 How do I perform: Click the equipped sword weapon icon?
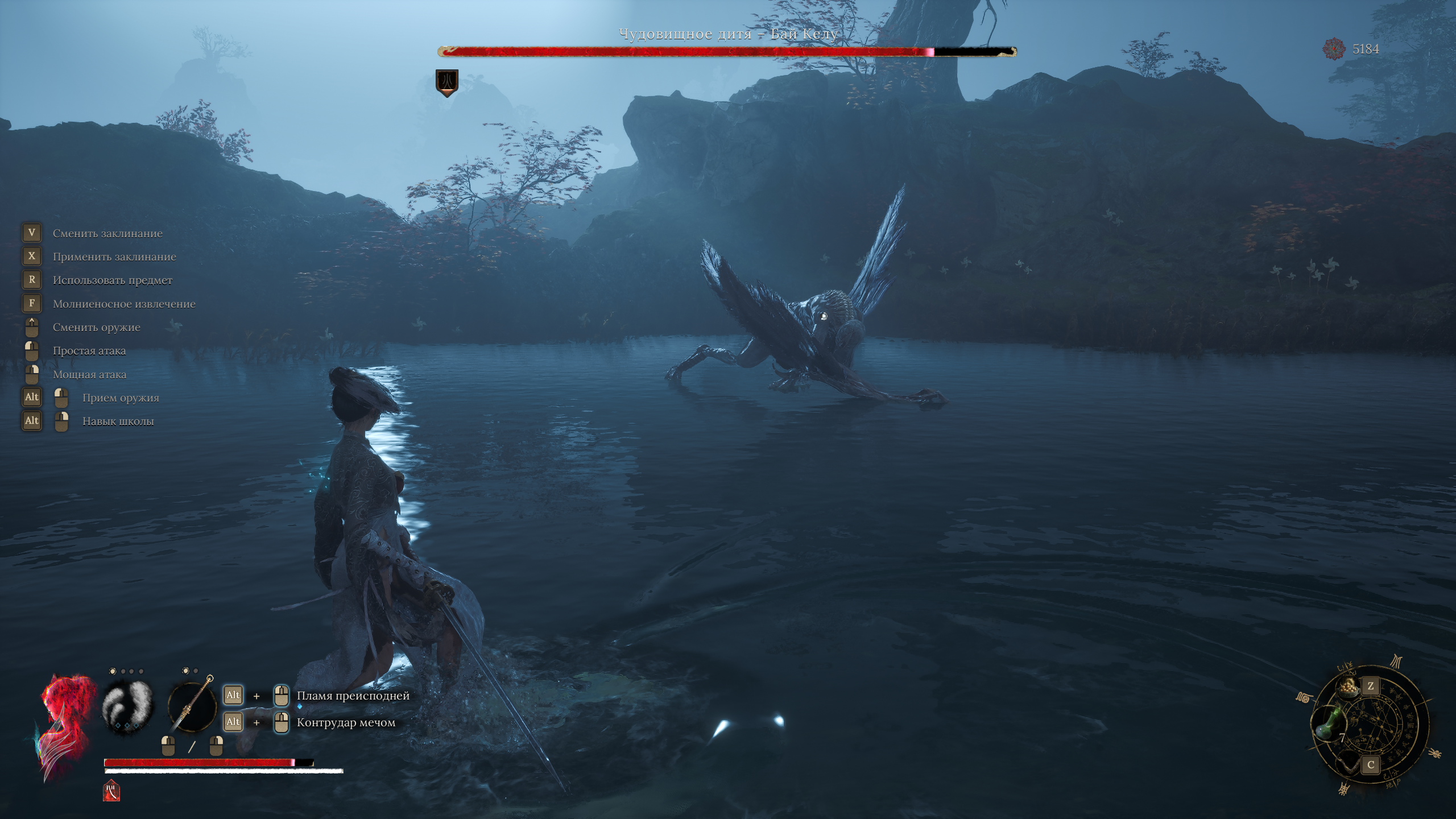(192, 707)
